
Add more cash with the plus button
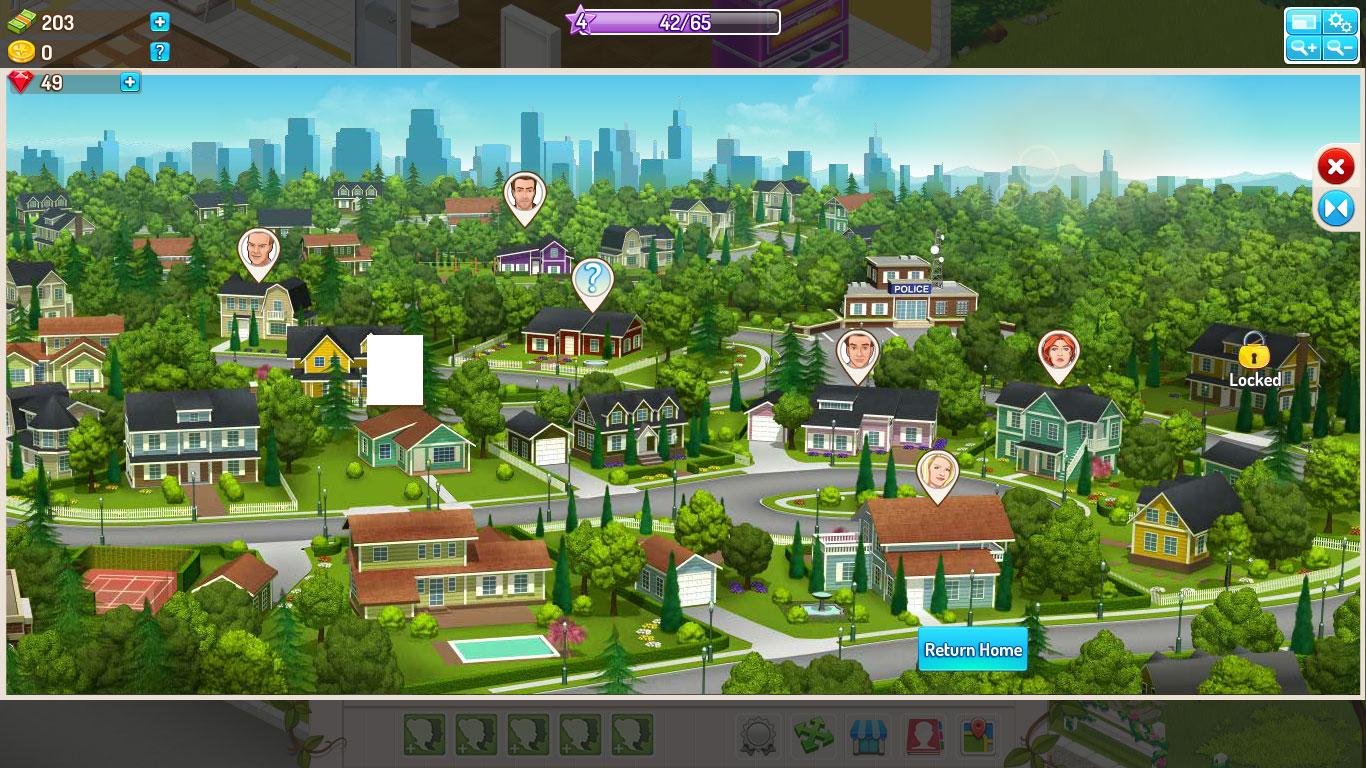[x=160, y=22]
